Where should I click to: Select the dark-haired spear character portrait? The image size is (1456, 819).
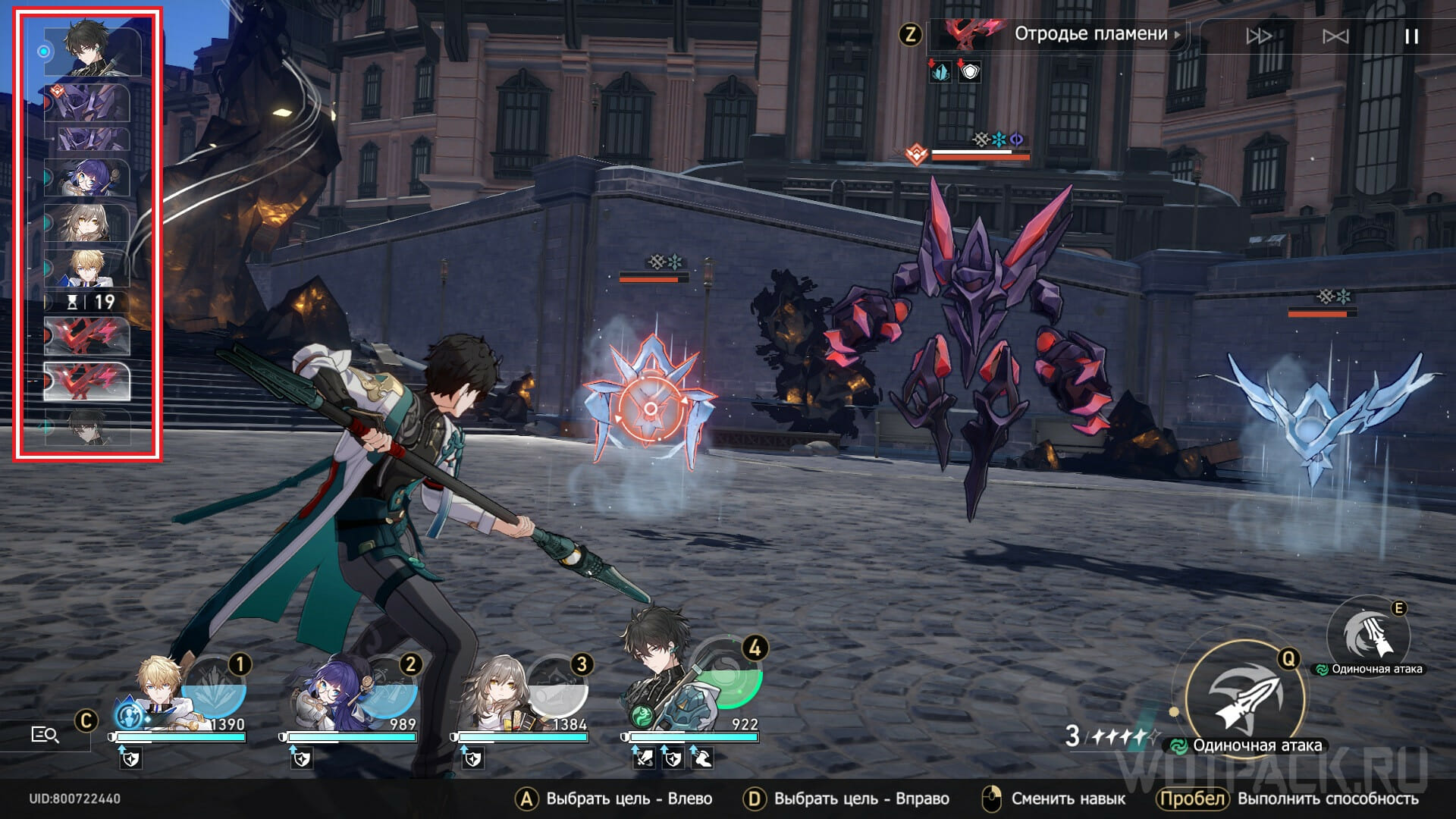pos(657,682)
